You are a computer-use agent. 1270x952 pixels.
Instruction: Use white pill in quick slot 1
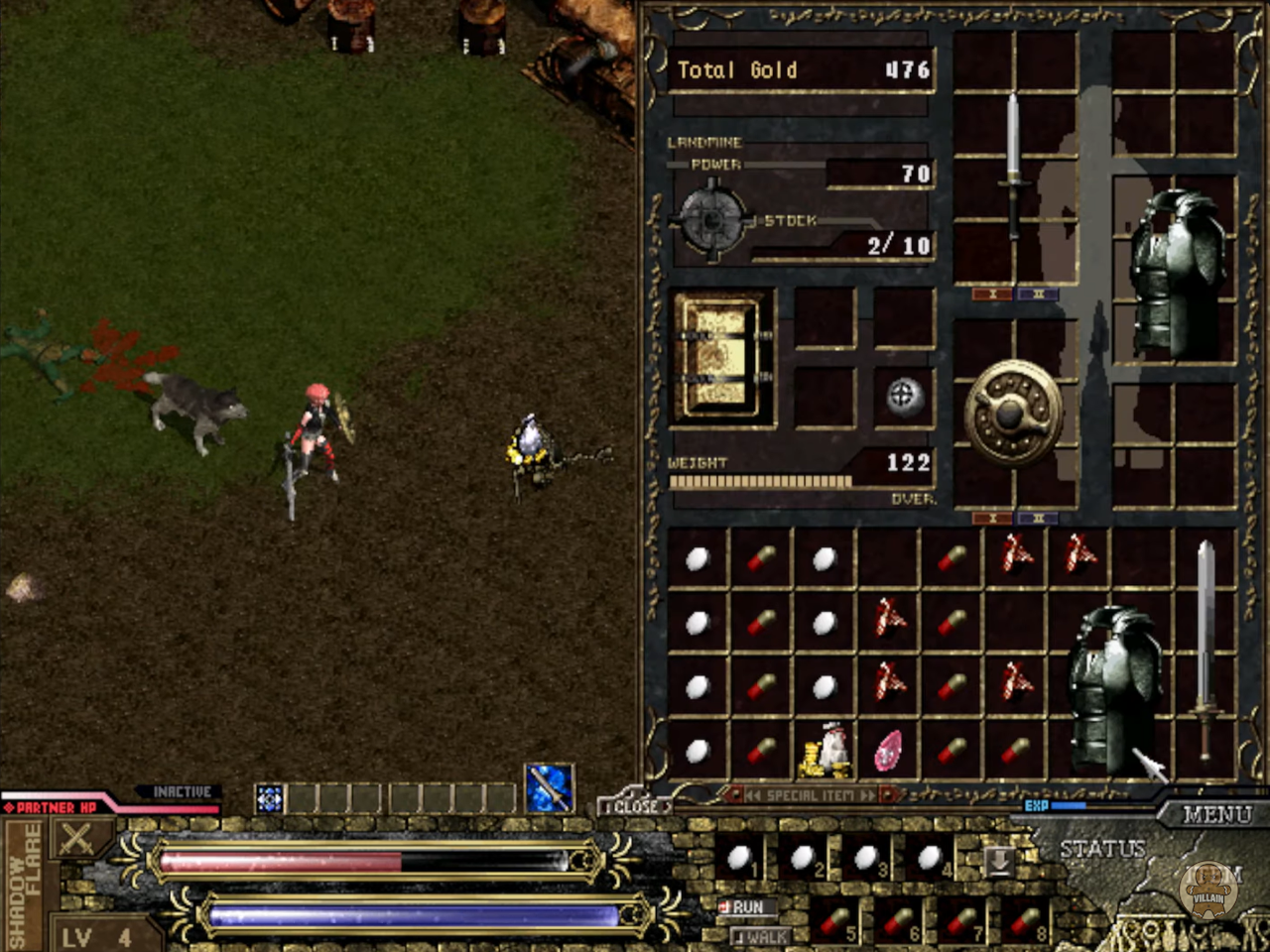pyautogui.click(x=740, y=858)
